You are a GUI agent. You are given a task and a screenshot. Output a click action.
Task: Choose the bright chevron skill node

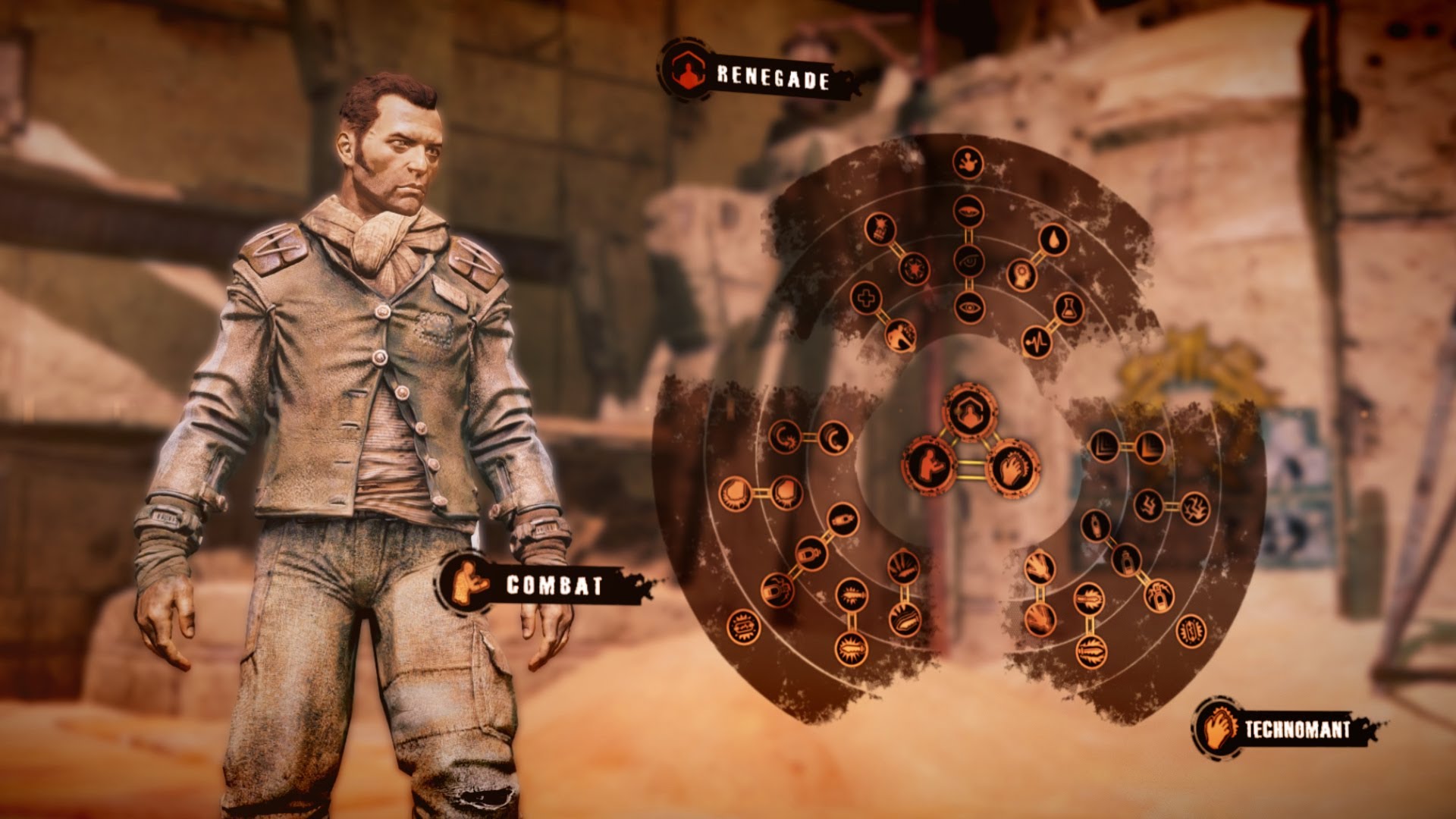pos(1150,447)
